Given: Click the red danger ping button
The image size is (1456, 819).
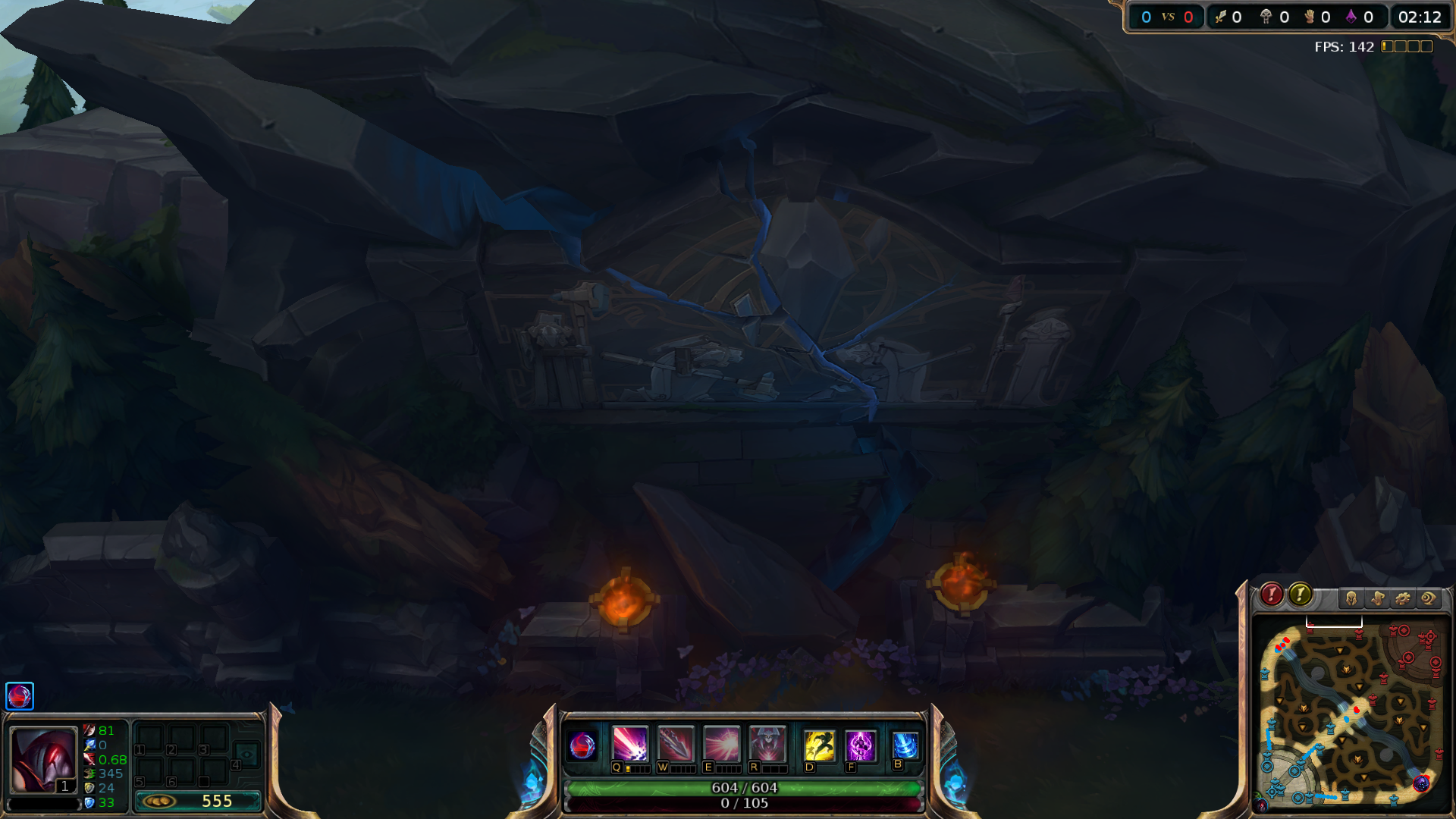Looking at the screenshot, I should (1271, 596).
